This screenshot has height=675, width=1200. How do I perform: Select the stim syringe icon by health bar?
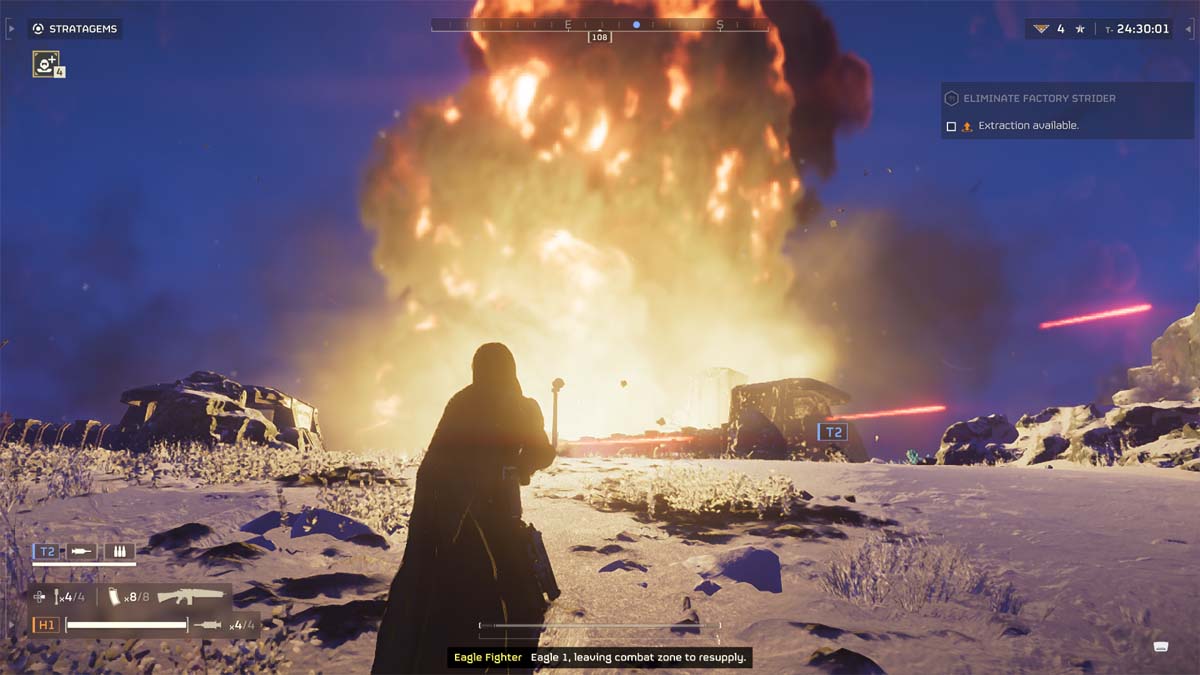[x=208, y=625]
